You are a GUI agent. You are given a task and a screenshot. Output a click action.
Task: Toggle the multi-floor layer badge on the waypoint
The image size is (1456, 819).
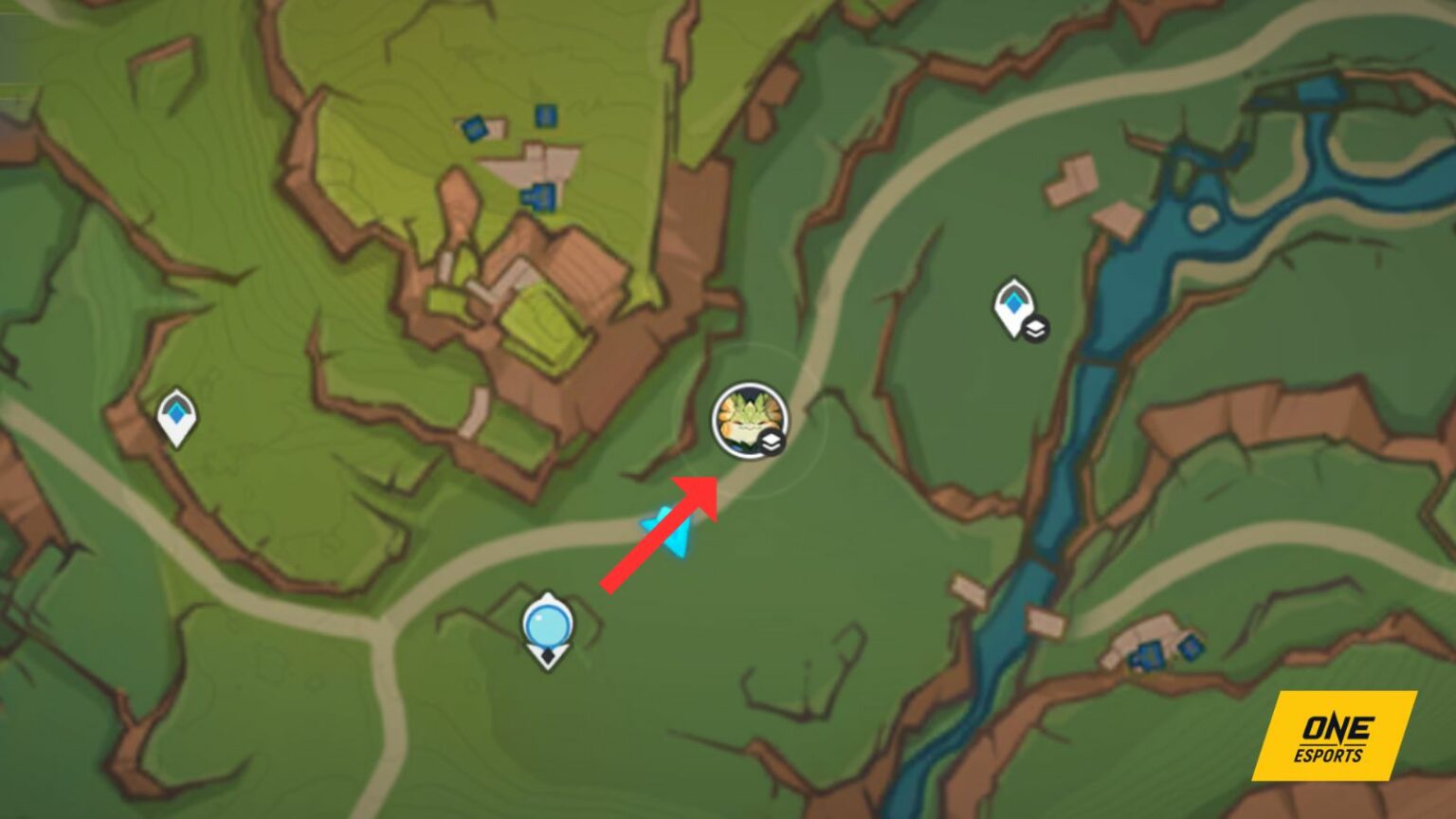pyautogui.click(x=1037, y=328)
